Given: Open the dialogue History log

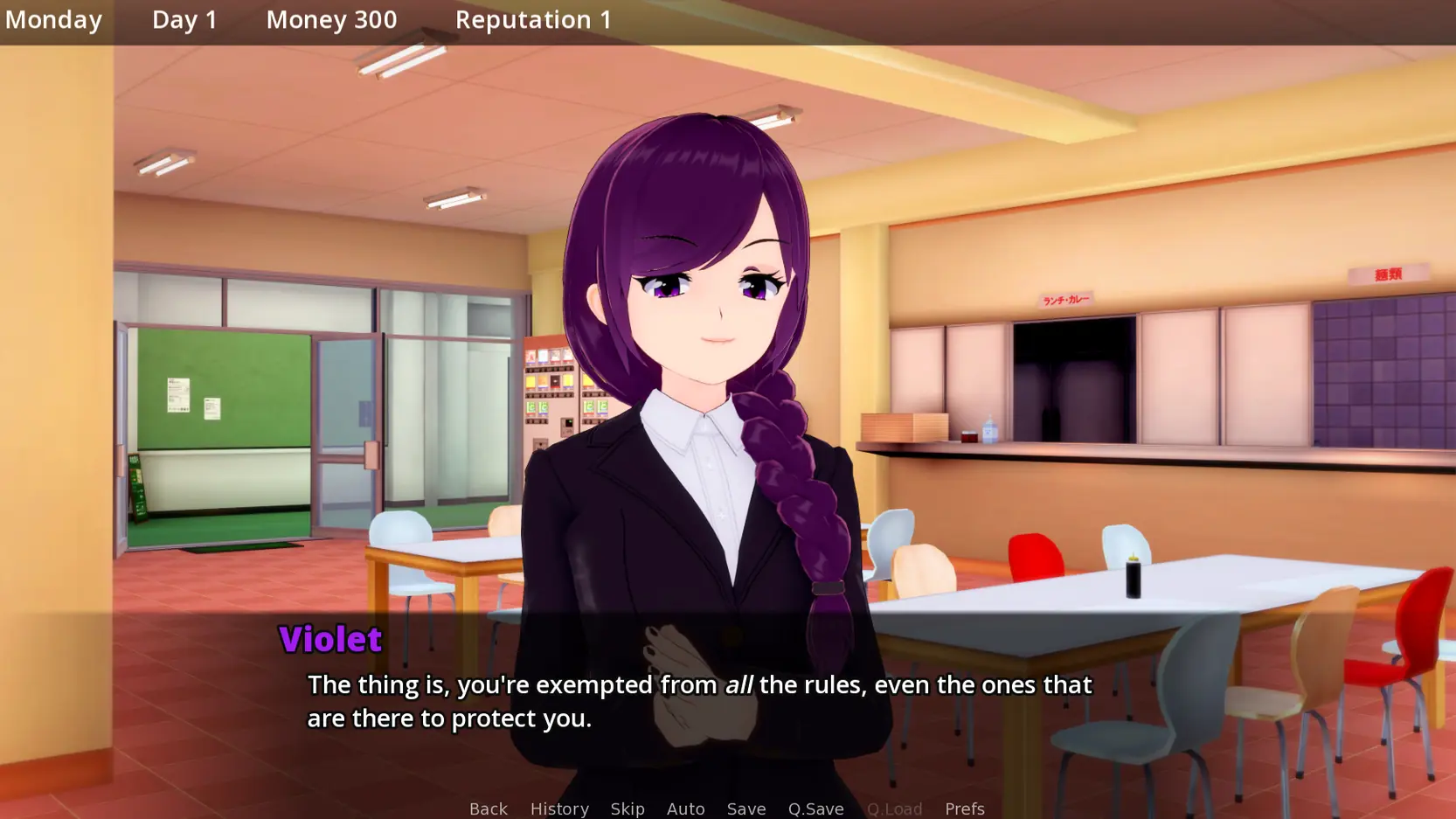Looking at the screenshot, I should [x=559, y=809].
